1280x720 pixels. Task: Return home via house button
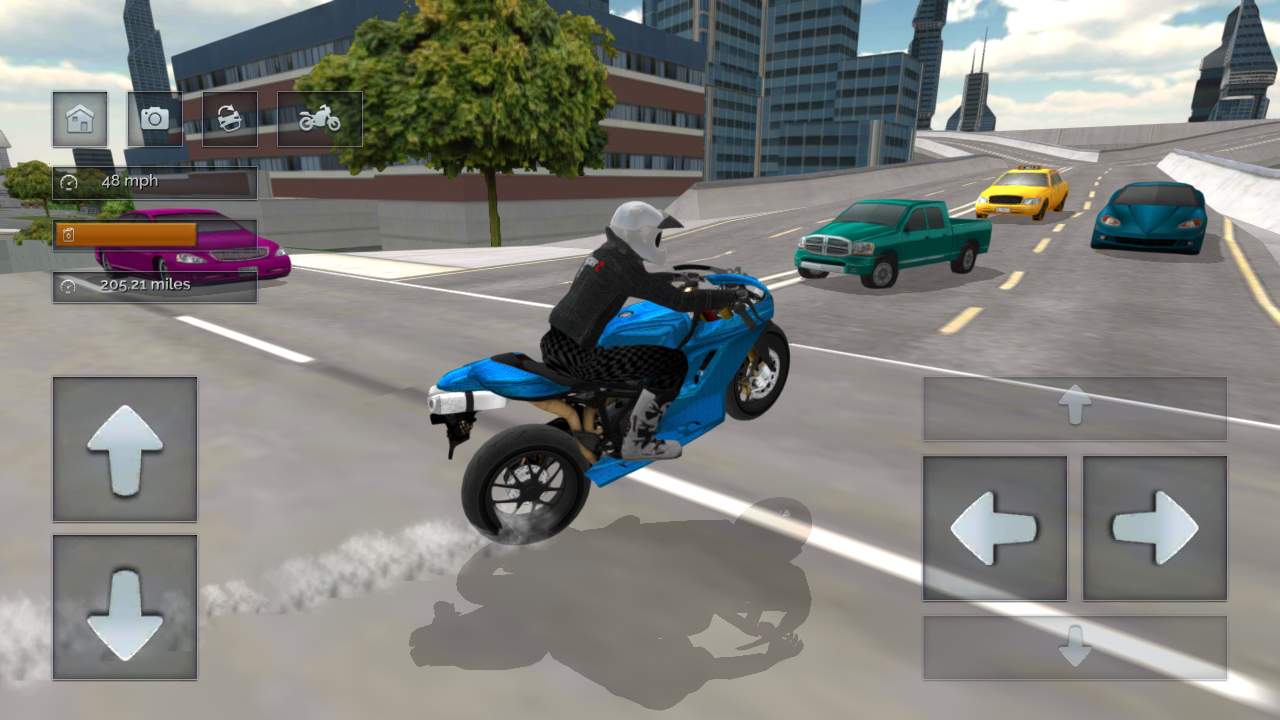80,119
